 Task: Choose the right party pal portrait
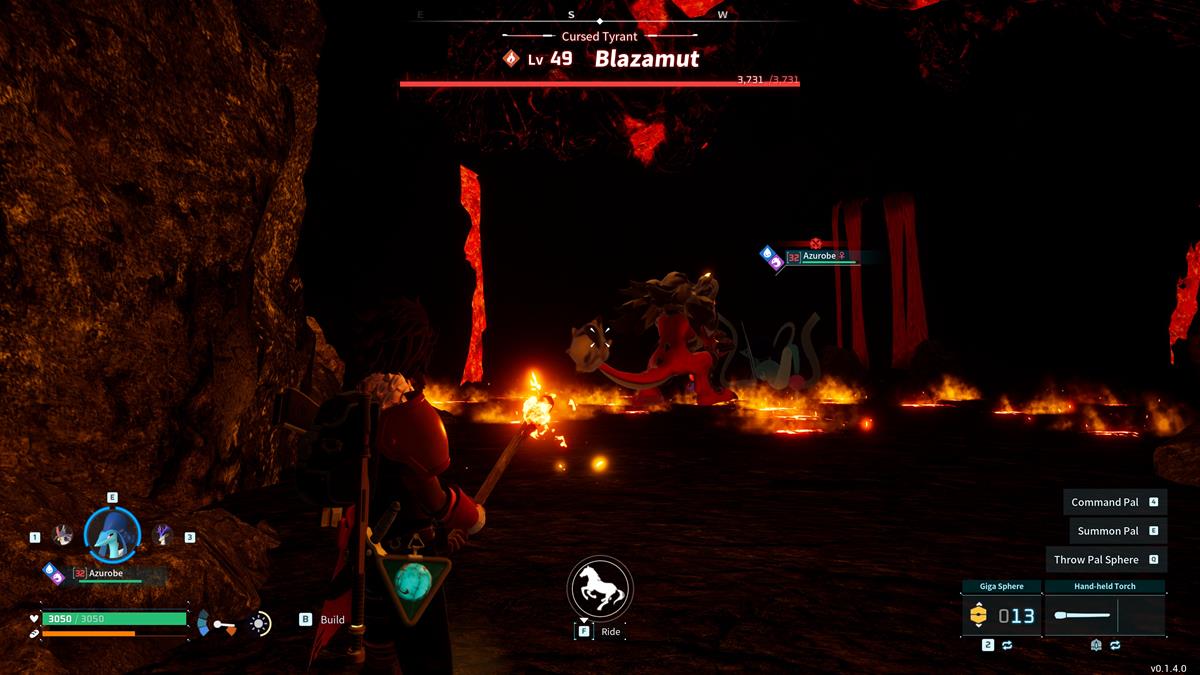tap(162, 536)
